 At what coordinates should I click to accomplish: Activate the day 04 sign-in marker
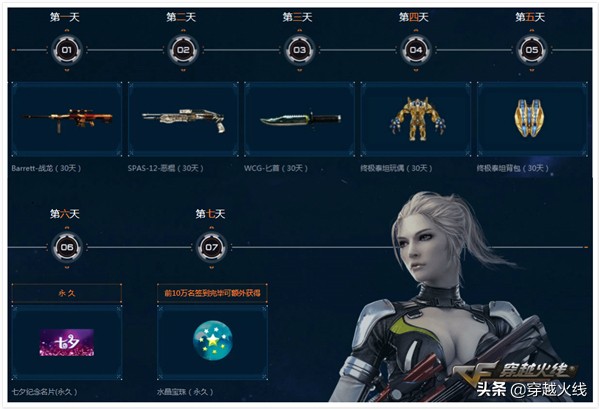coord(416,50)
